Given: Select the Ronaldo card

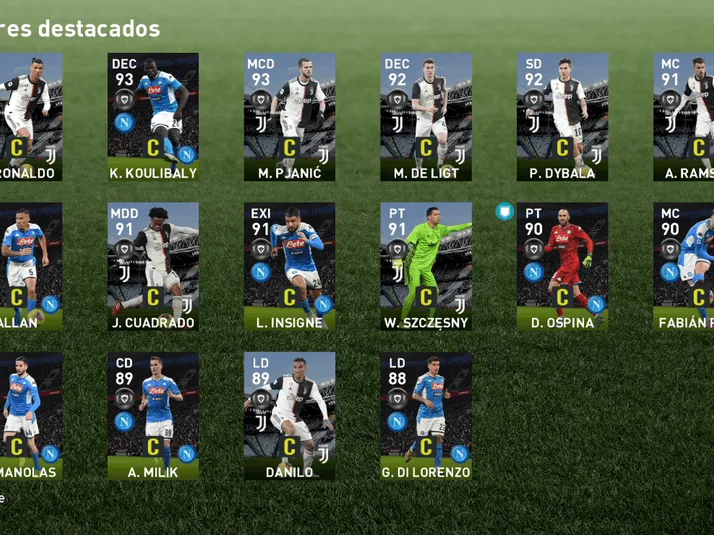Looking at the screenshot, I should 30,116.
